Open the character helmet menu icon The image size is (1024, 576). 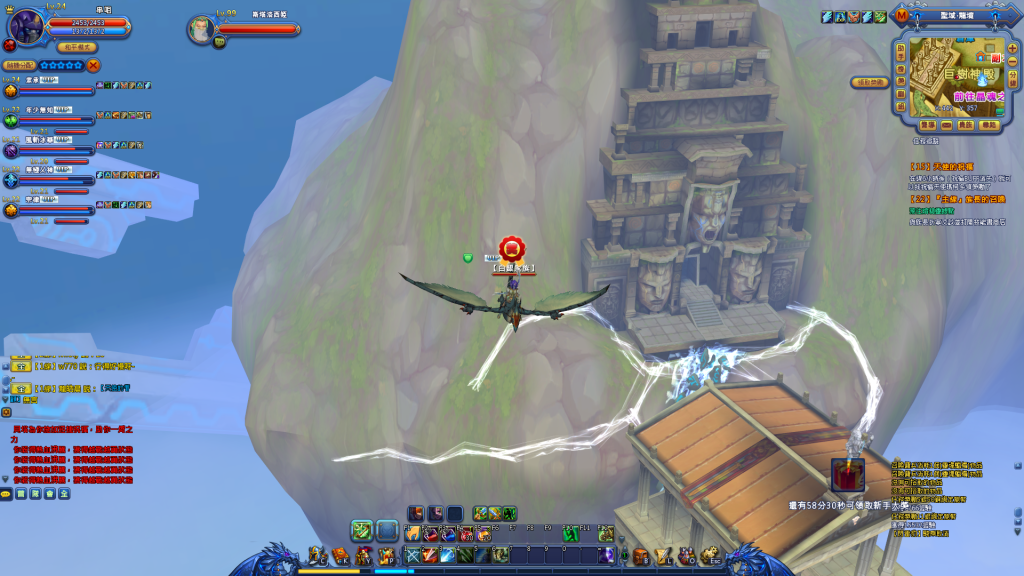pyautogui.click(x=319, y=555)
